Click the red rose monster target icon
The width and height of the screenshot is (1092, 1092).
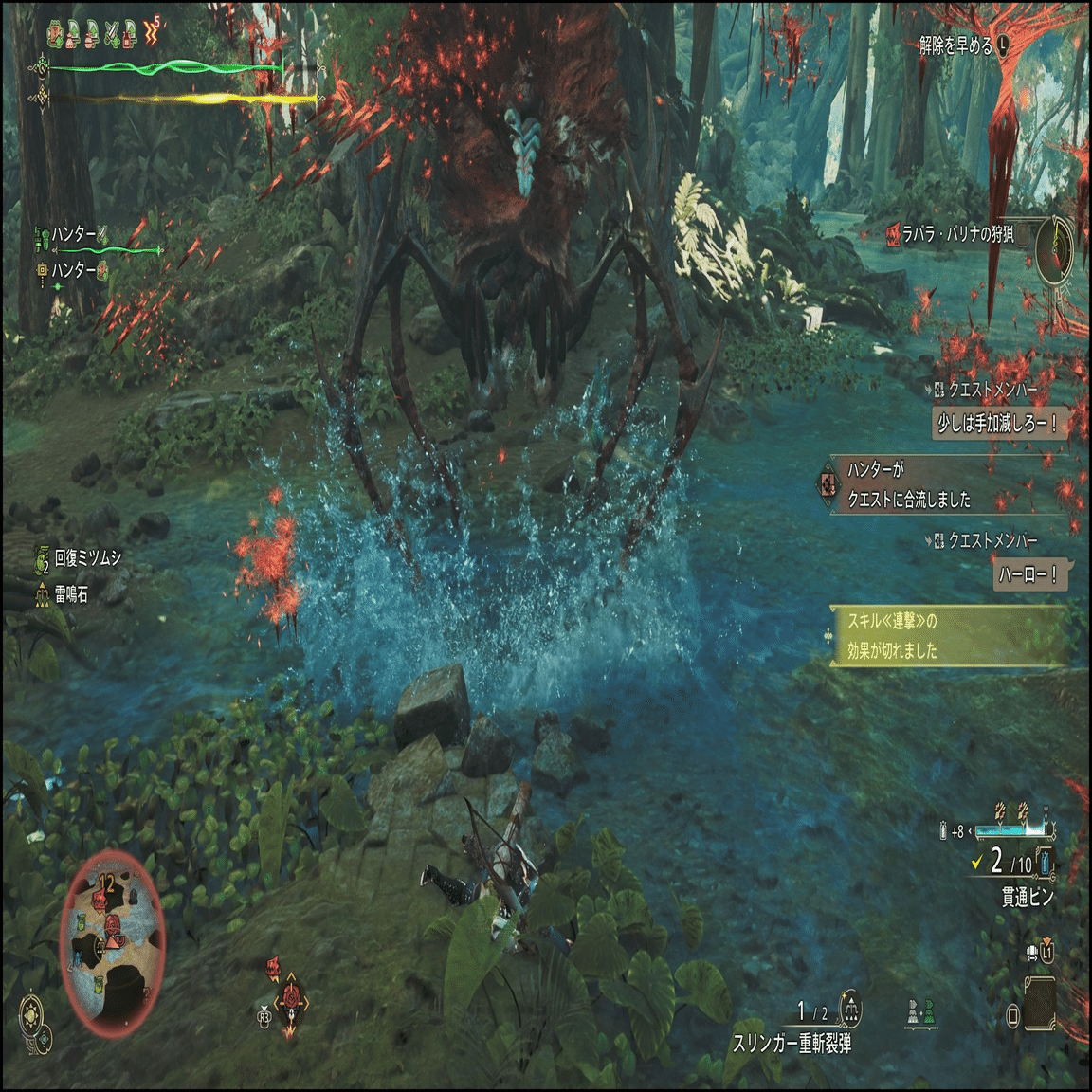pos(292,999)
